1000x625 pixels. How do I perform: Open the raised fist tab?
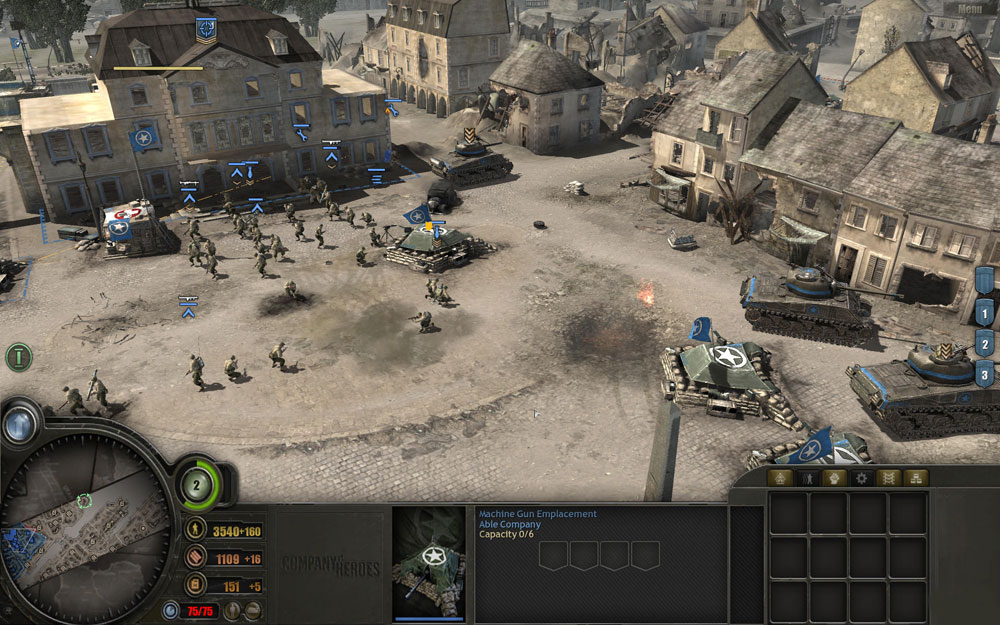pyautogui.click(x=834, y=478)
